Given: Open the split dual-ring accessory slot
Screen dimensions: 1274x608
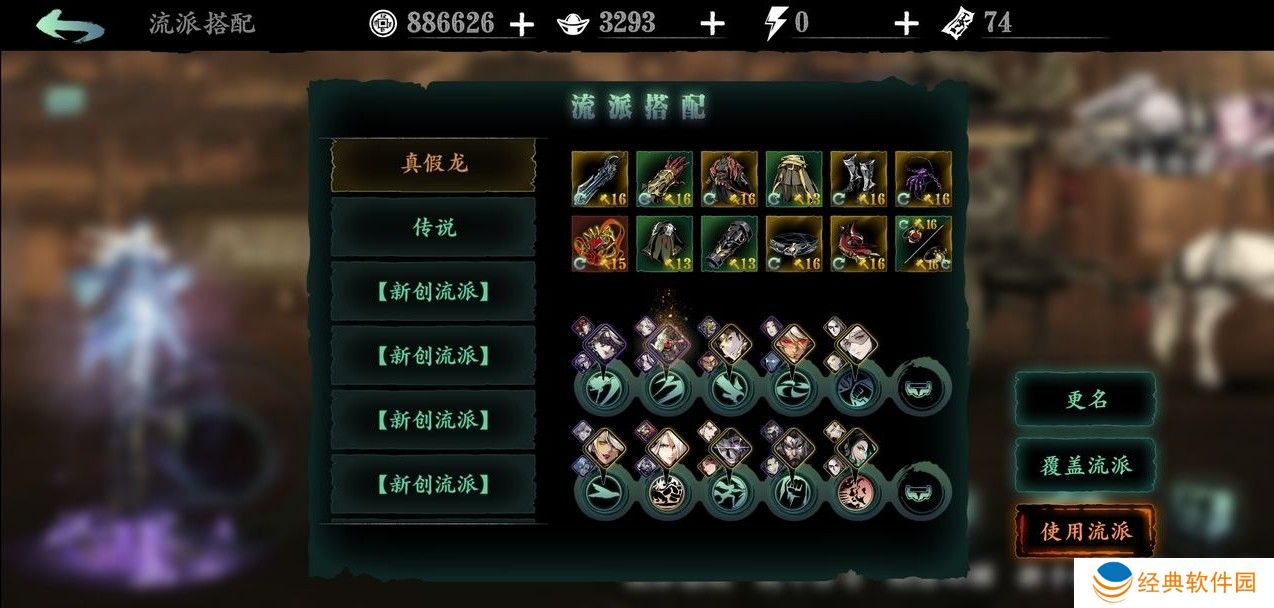Looking at the screenshot, I should click(x=922, y=243).
